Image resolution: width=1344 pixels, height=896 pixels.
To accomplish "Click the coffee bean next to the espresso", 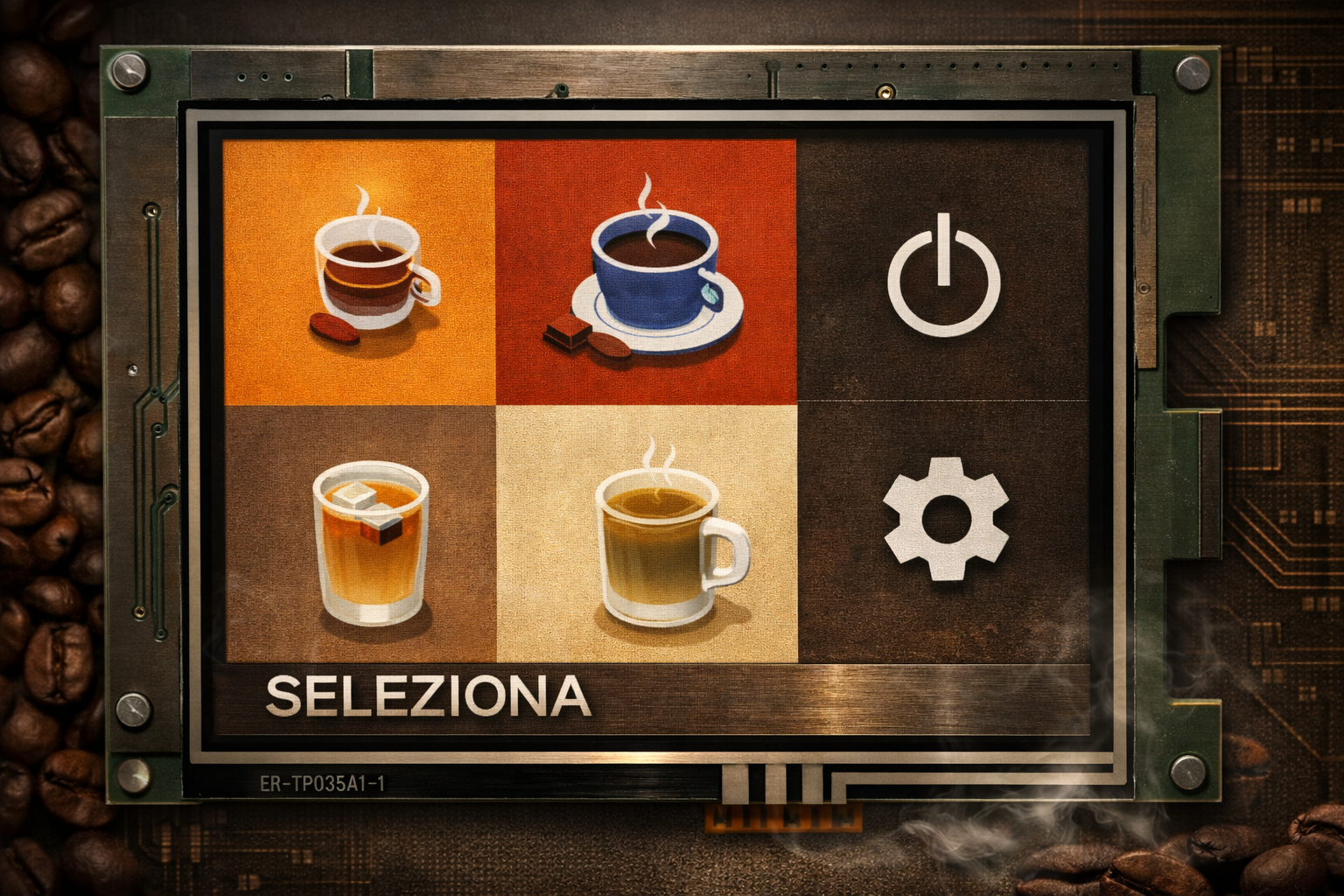I will point(334,326).
